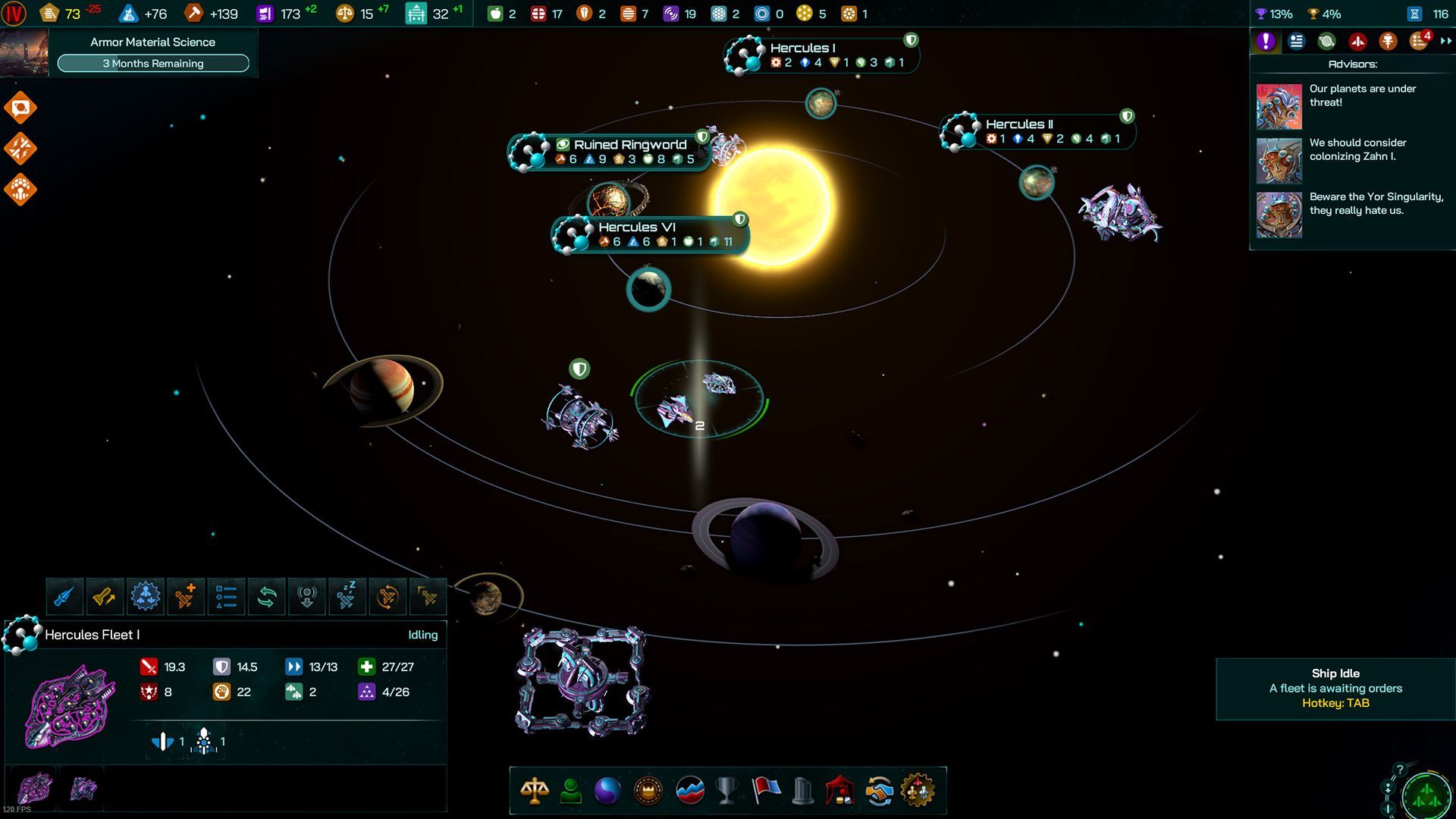Switch to the green planet tab
This screenshot has width=1456, height=819.
tap(1326, 42)
